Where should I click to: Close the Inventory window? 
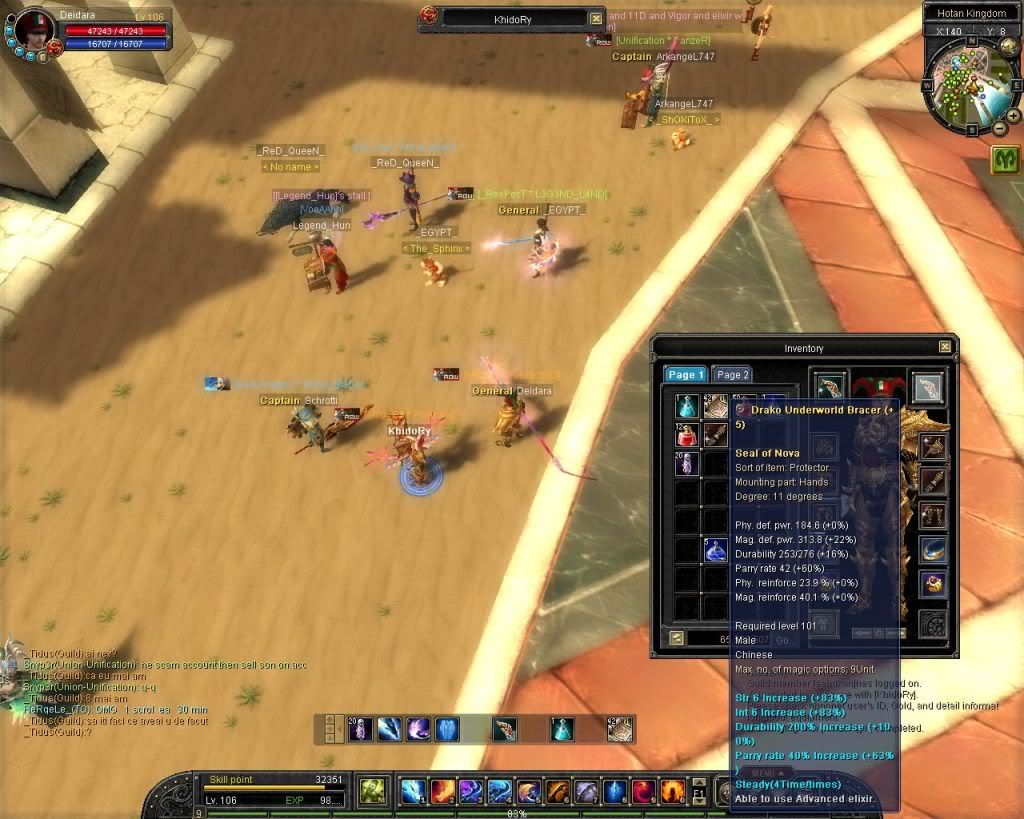[x=945, y=347]
